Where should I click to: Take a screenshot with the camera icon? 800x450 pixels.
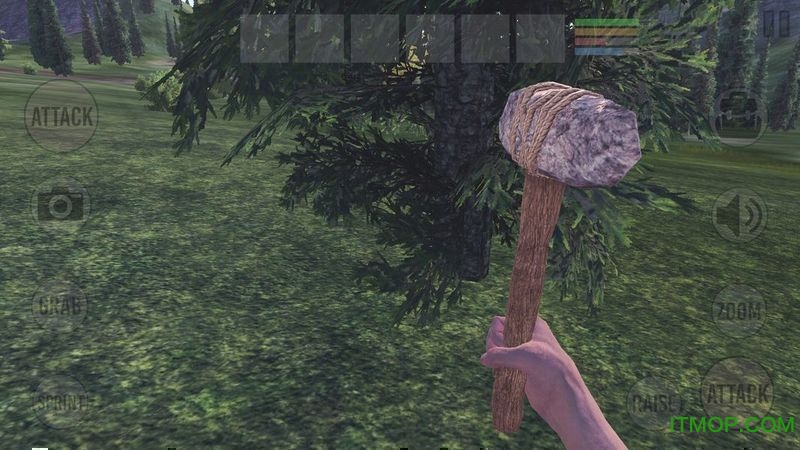point(61,206)
